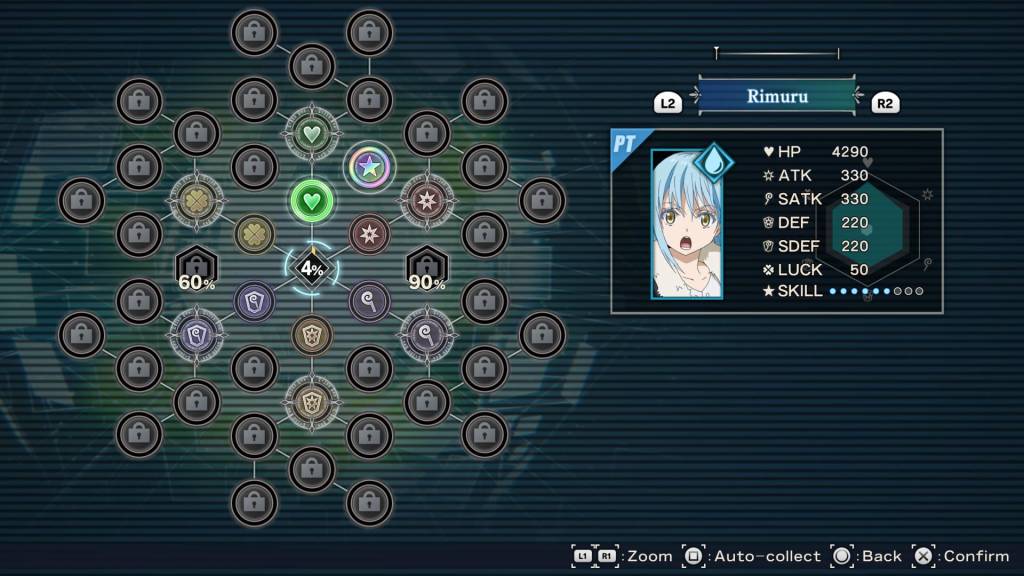The height and width of the screenshot is (576, 1024).
Task: Select the ornate-framed red starburst node
Action: point(427,200)
